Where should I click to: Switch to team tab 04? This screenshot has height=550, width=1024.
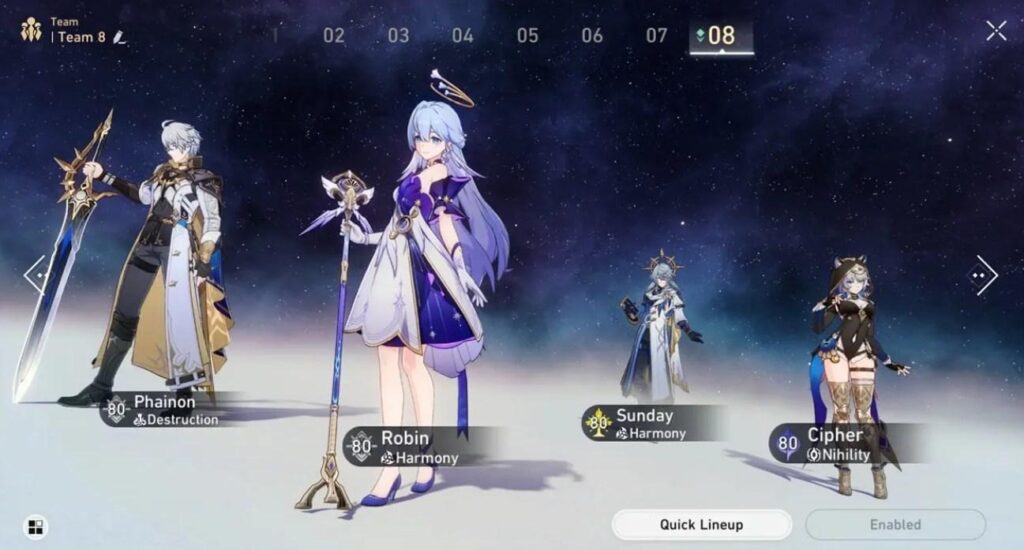point(462,36)
